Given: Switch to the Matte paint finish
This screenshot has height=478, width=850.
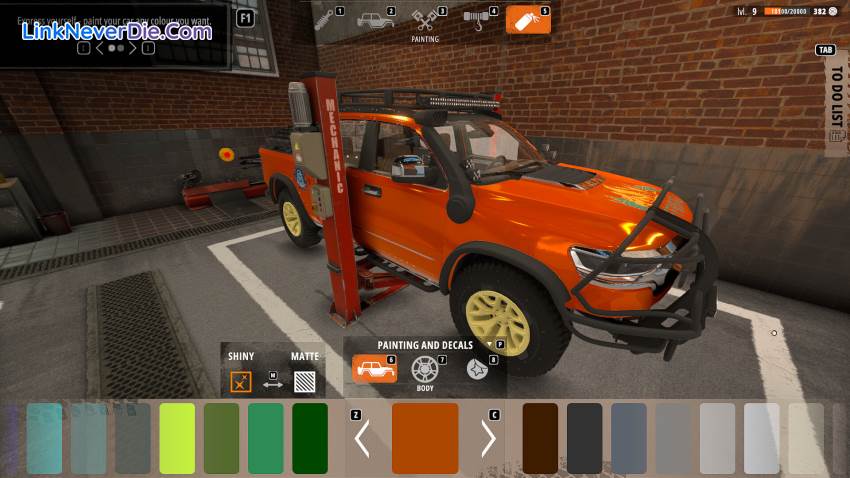Looking at the screenshot, I should [x=304, y=381].
